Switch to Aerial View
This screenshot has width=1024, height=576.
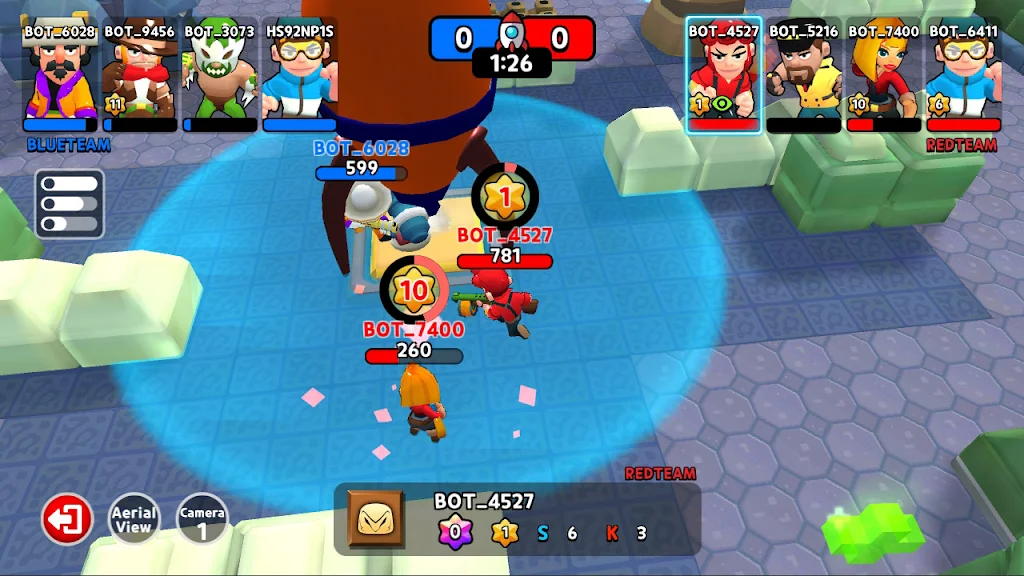(134, 520)
